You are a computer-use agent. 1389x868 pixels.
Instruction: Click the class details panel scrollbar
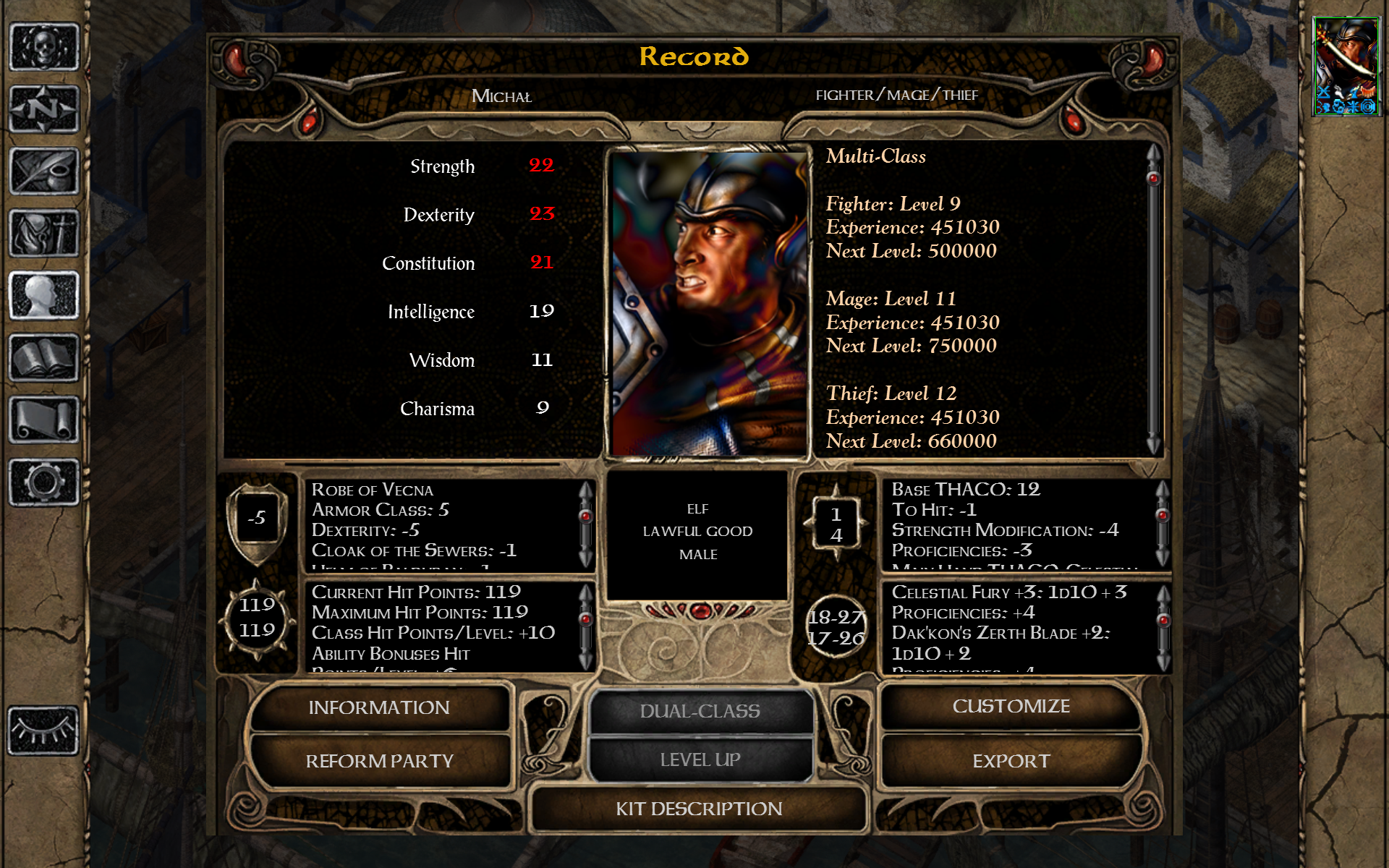click(x=1153, y=298)
